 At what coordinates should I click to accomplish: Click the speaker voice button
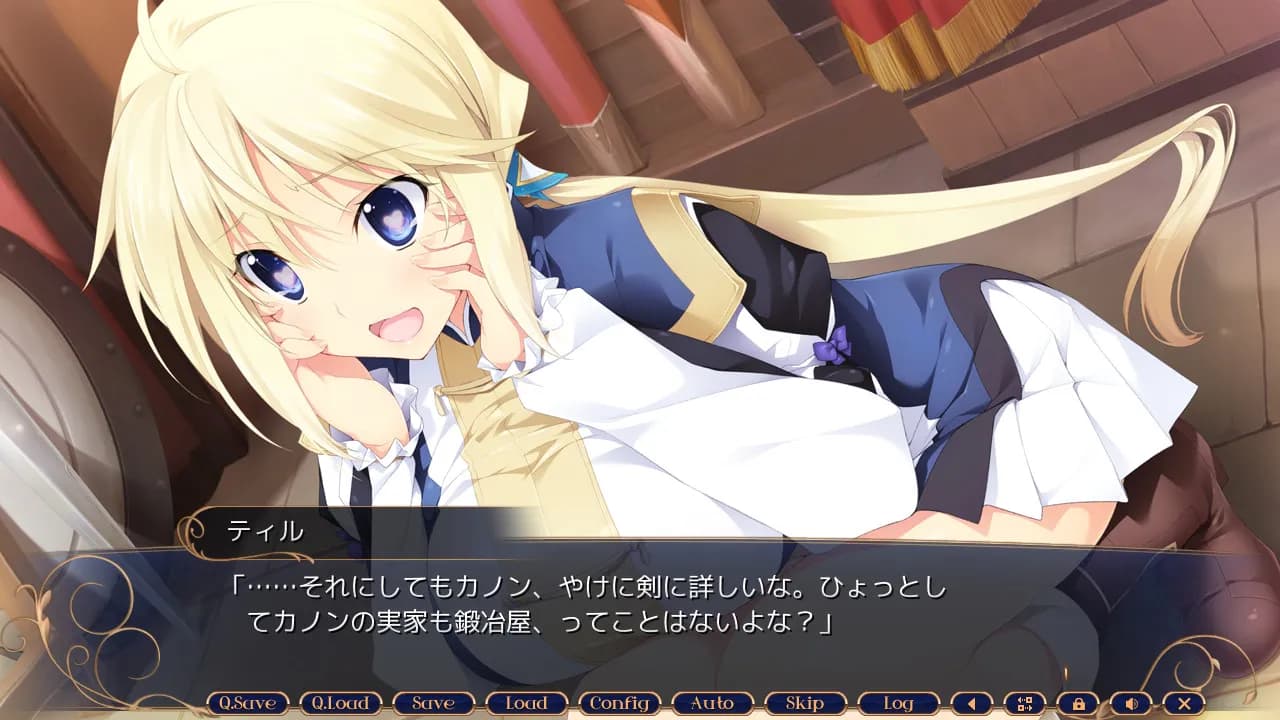point(1131,703)
